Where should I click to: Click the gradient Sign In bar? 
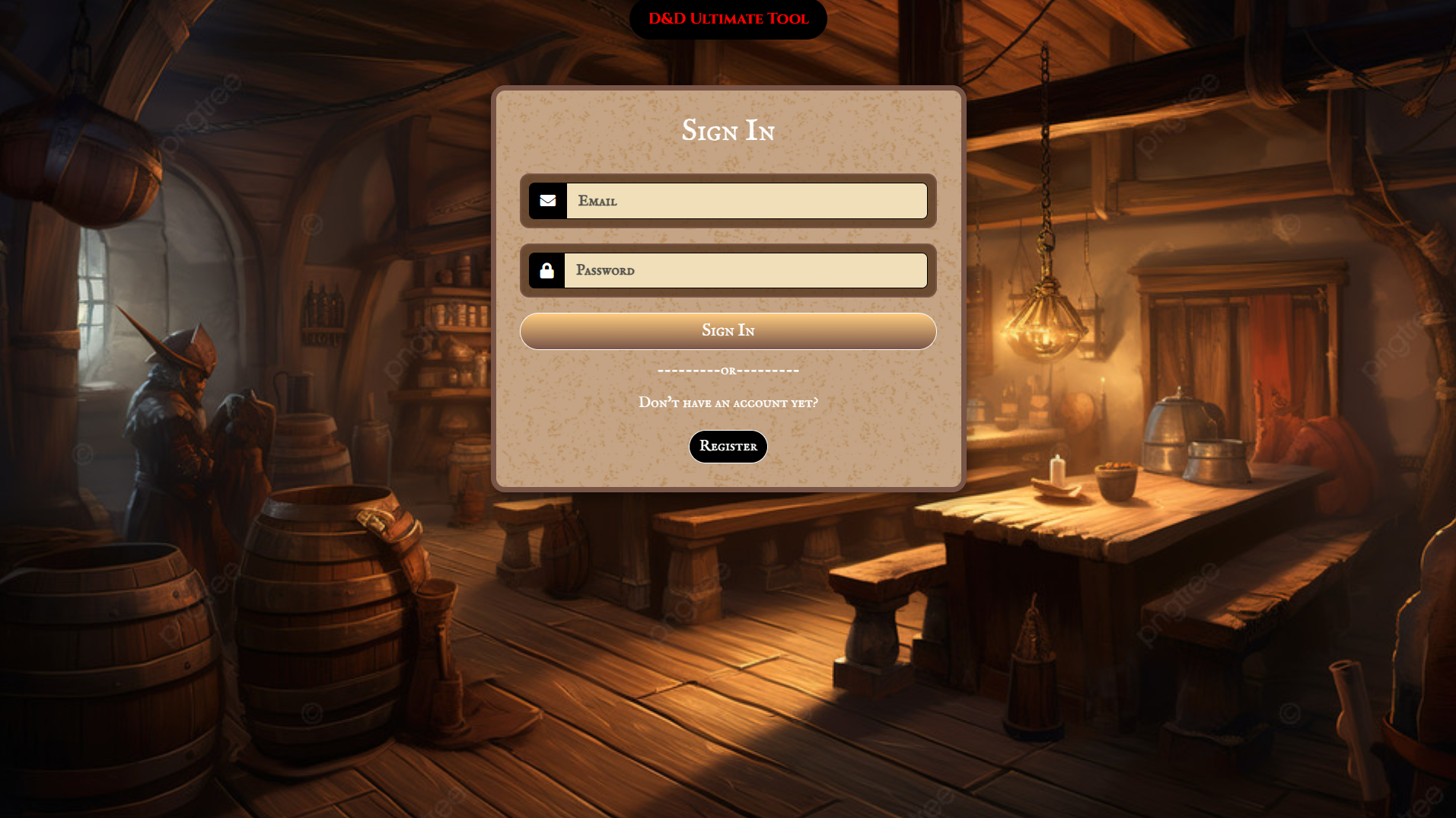tap(728, 330)
